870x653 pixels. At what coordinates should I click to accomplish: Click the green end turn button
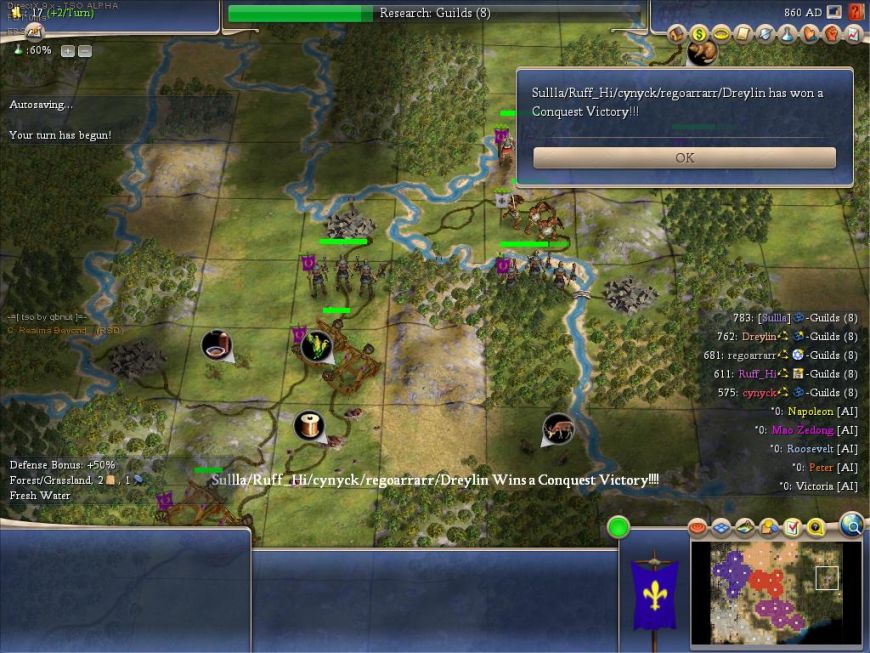tap(618, 527)
